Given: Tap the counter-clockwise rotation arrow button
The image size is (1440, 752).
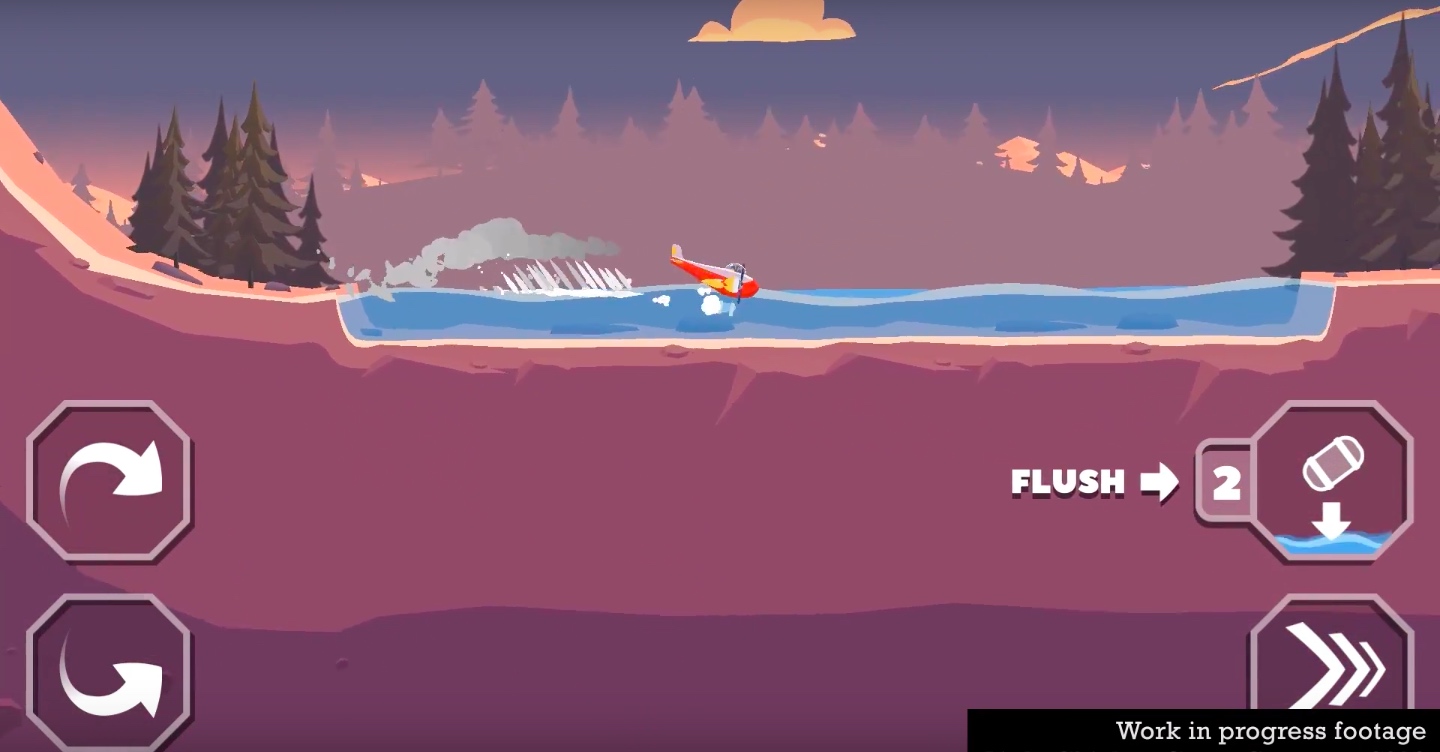Looking at the screenshot, I should pos(110,672).
